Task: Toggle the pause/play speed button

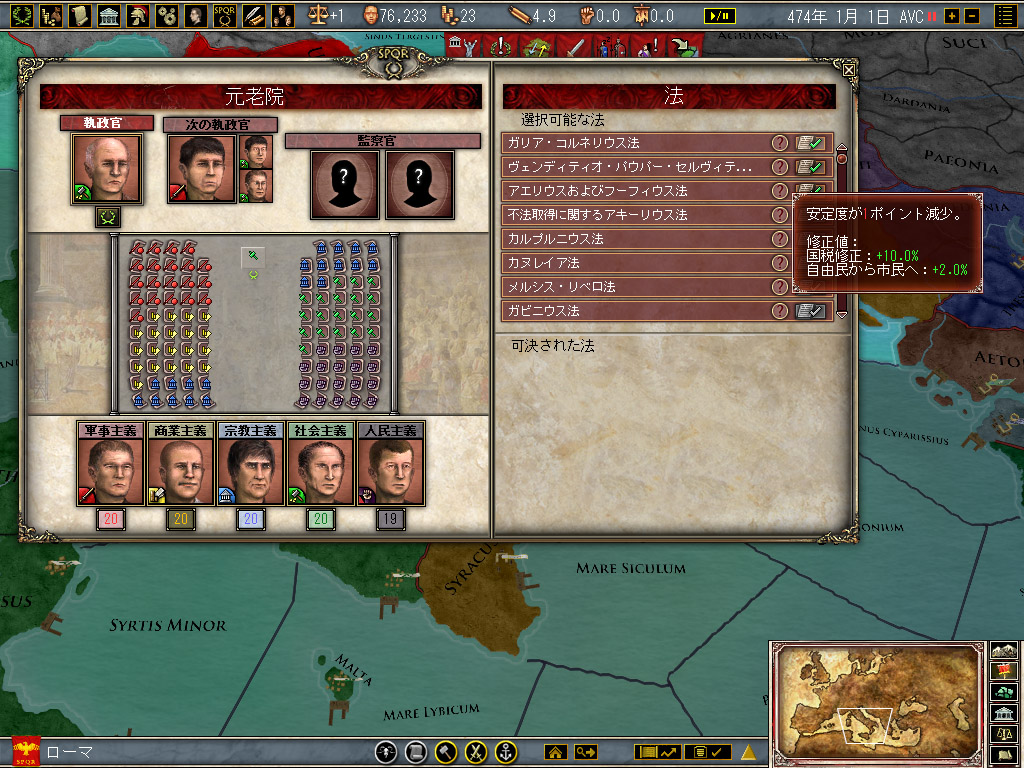Action: coord(720,16)
